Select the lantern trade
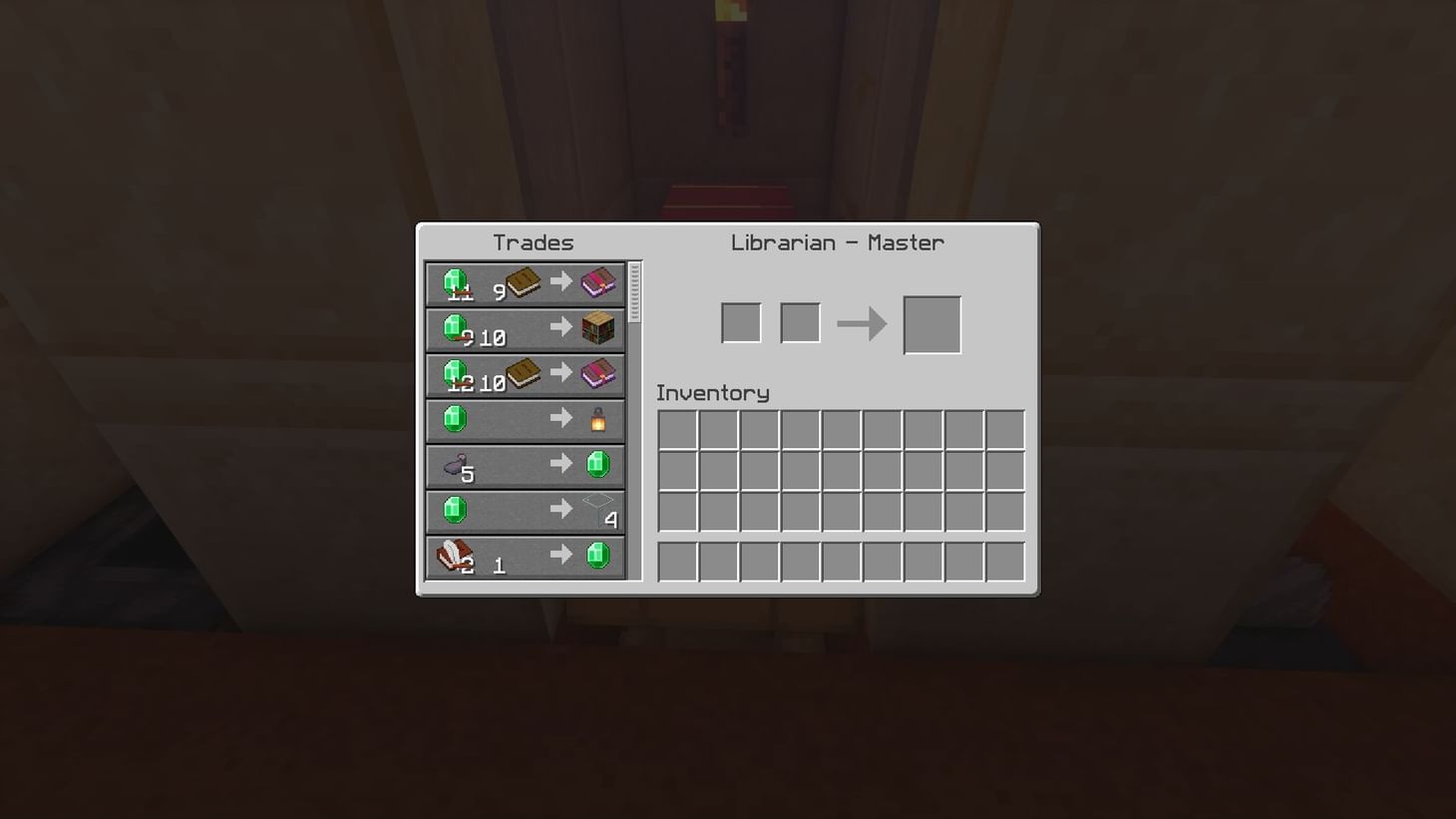 (525, 419)
